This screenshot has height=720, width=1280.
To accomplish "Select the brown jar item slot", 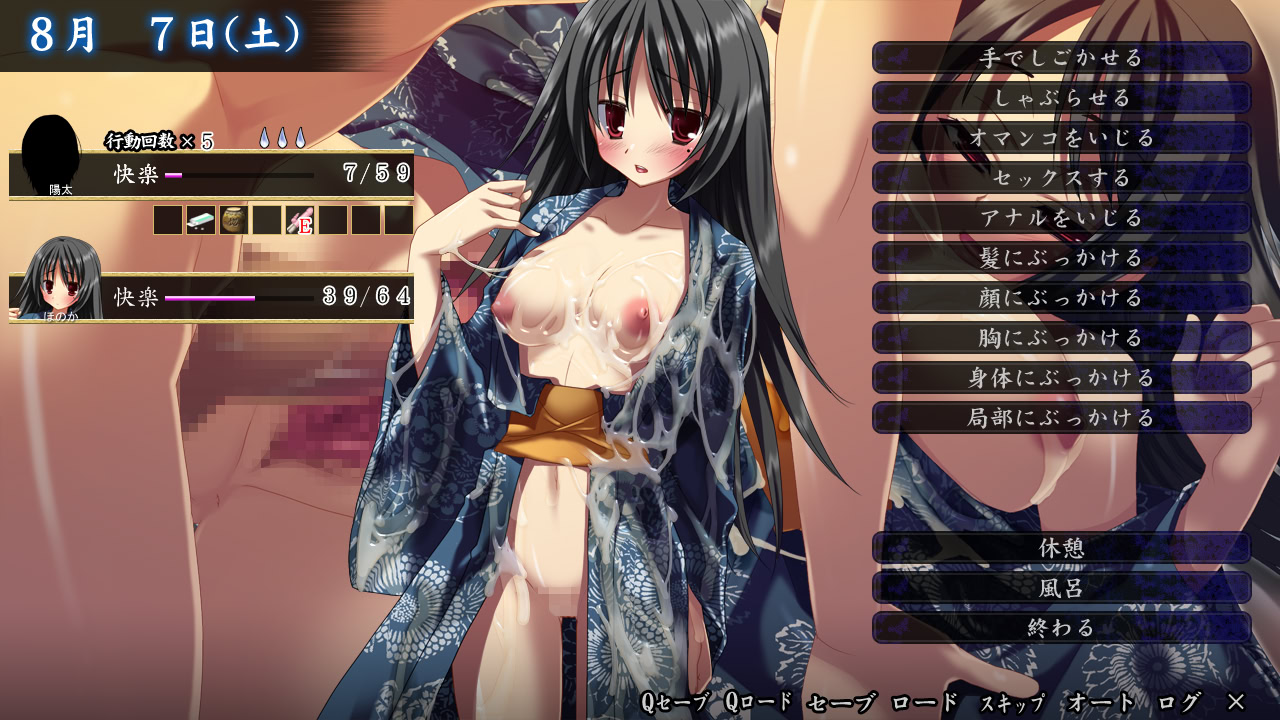I will click(233, 220).
